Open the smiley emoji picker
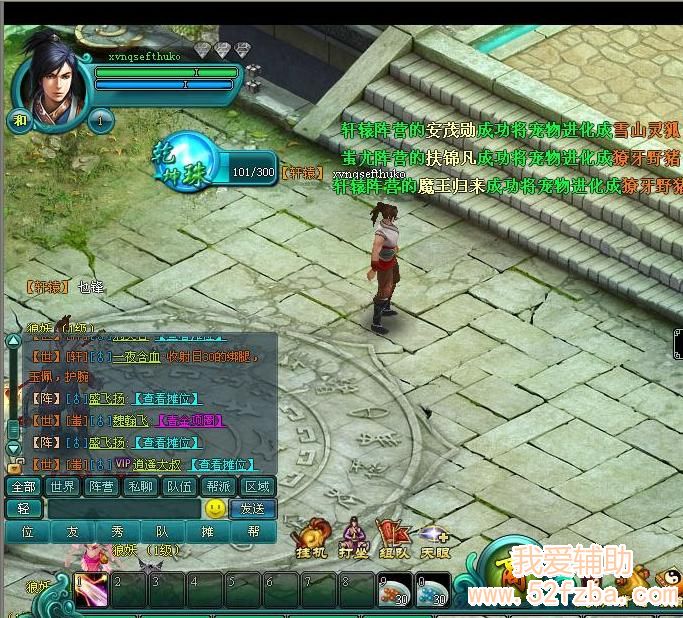 (x=214, y=509)
